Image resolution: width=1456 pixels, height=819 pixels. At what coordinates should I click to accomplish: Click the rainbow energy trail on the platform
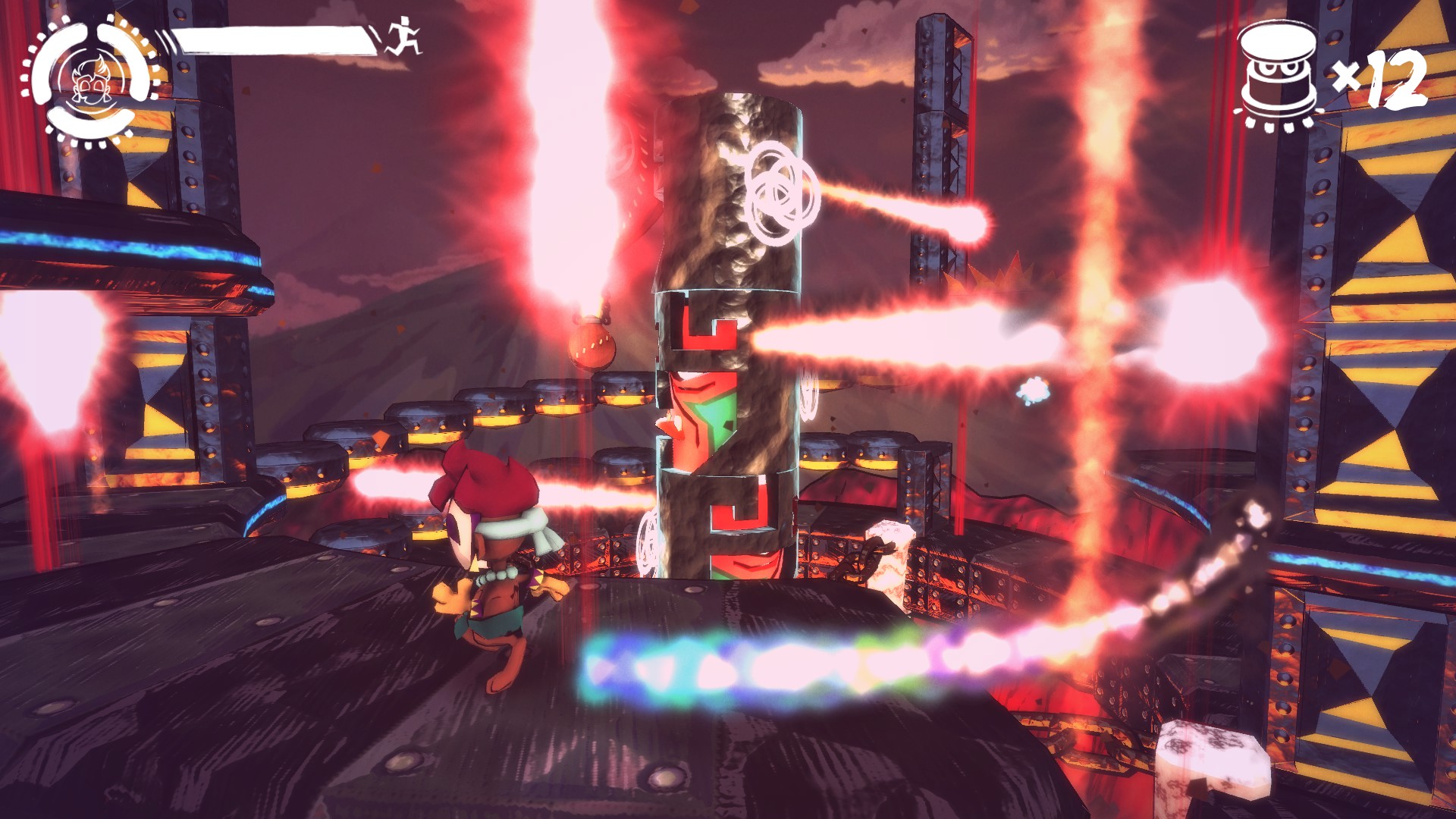tap(796, 660)
